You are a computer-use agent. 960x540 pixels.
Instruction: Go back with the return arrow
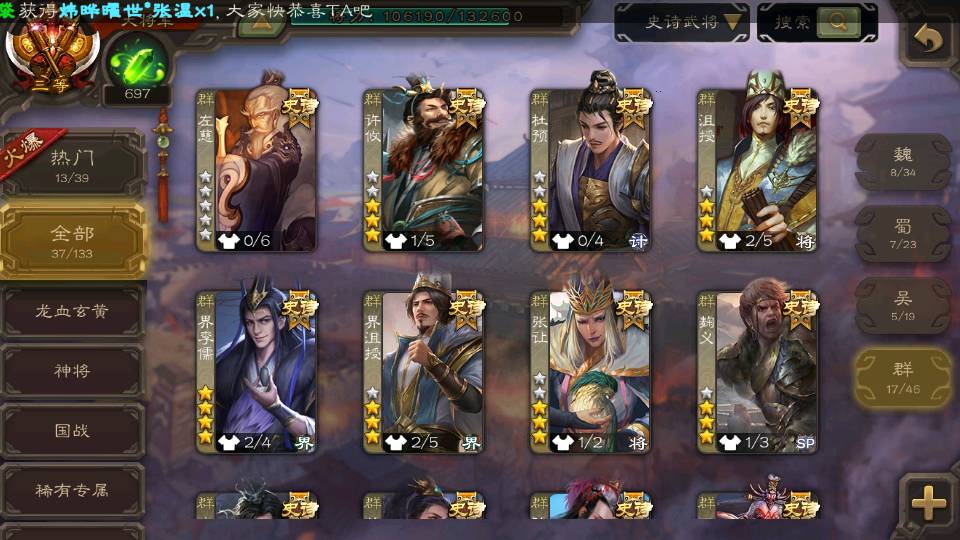click(x=929, y=39)
